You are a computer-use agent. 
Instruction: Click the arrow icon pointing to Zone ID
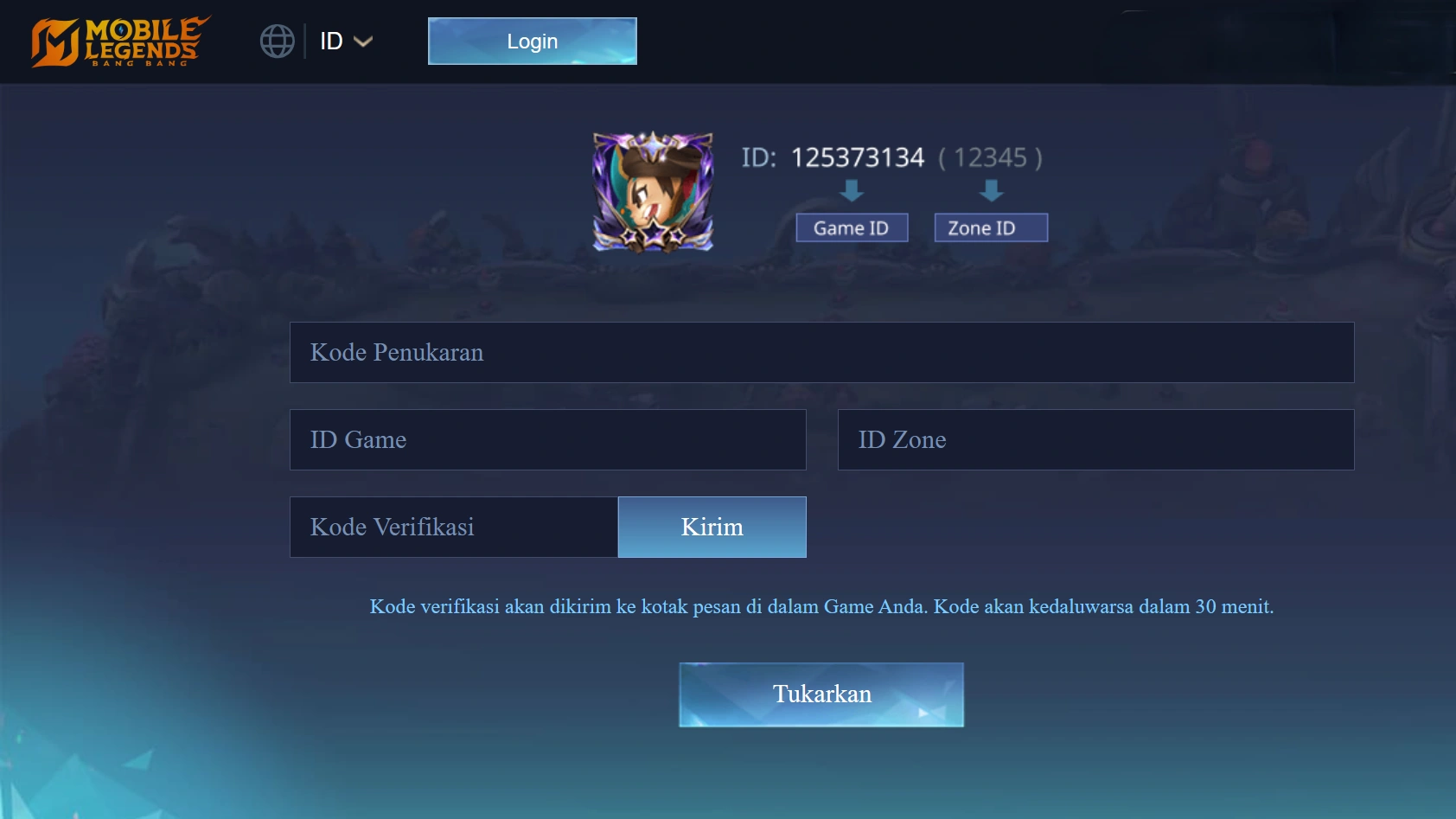[991, 190]
